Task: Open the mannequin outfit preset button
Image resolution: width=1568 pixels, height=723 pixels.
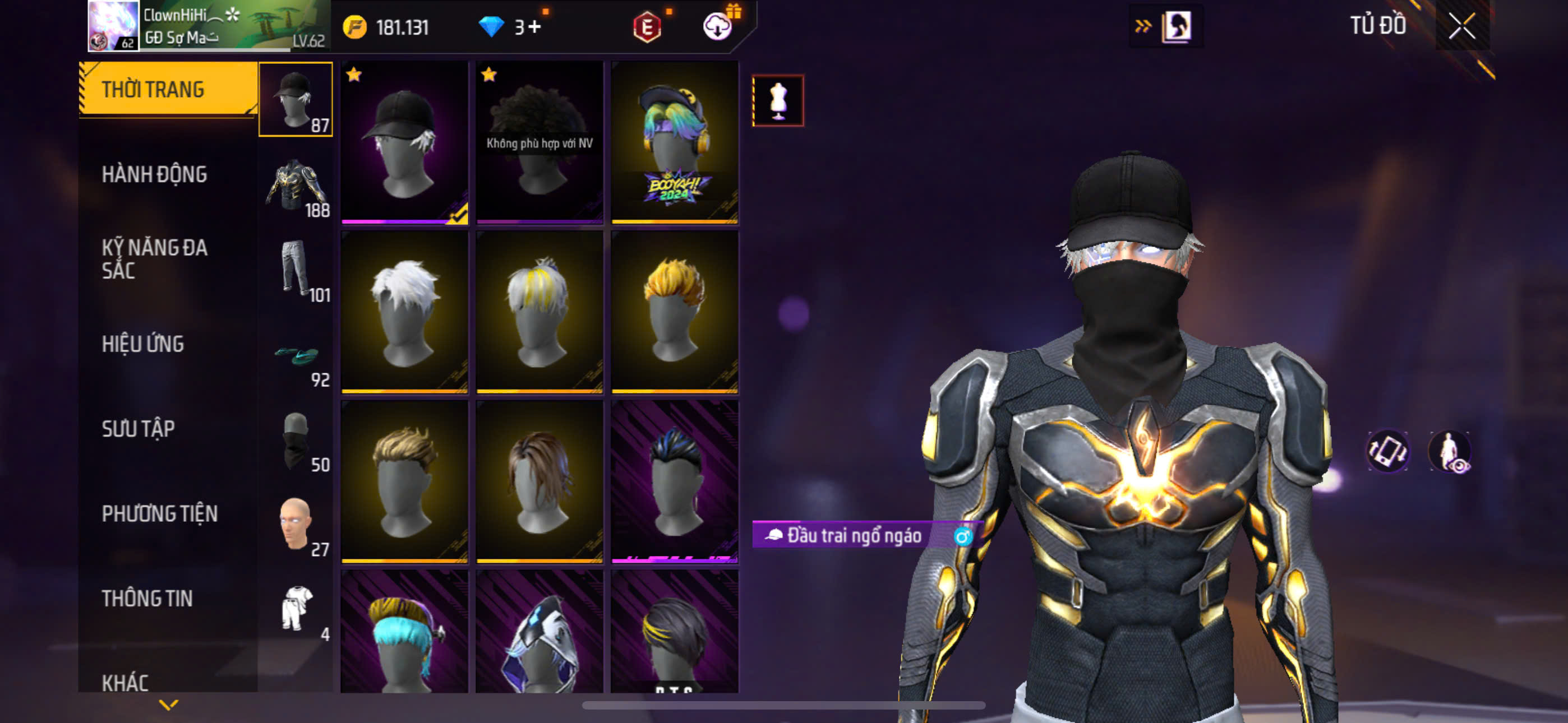Action: 777,100
